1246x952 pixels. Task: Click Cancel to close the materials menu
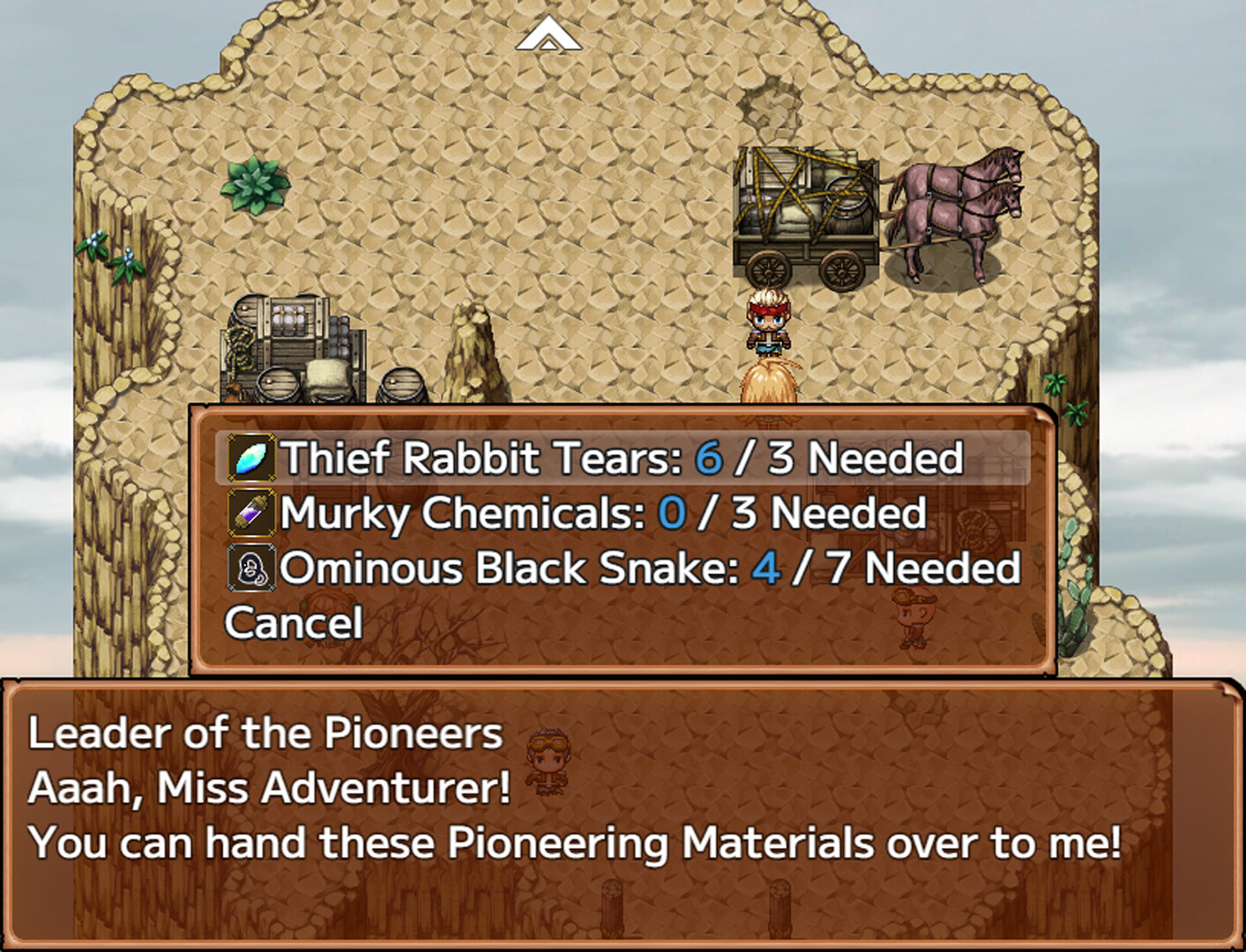click(293, 623)
